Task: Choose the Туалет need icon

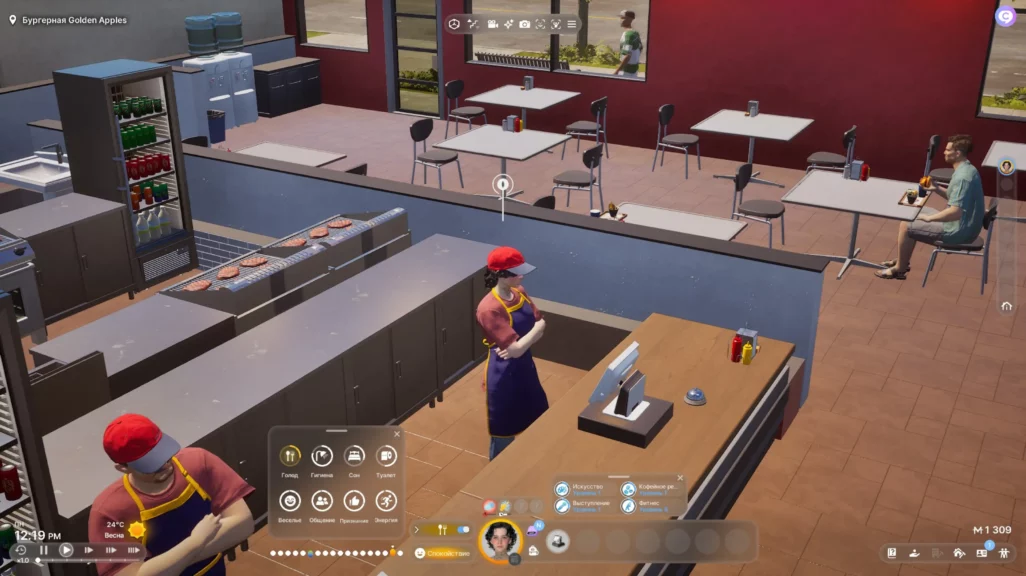Action: click(x=386, y=456)
